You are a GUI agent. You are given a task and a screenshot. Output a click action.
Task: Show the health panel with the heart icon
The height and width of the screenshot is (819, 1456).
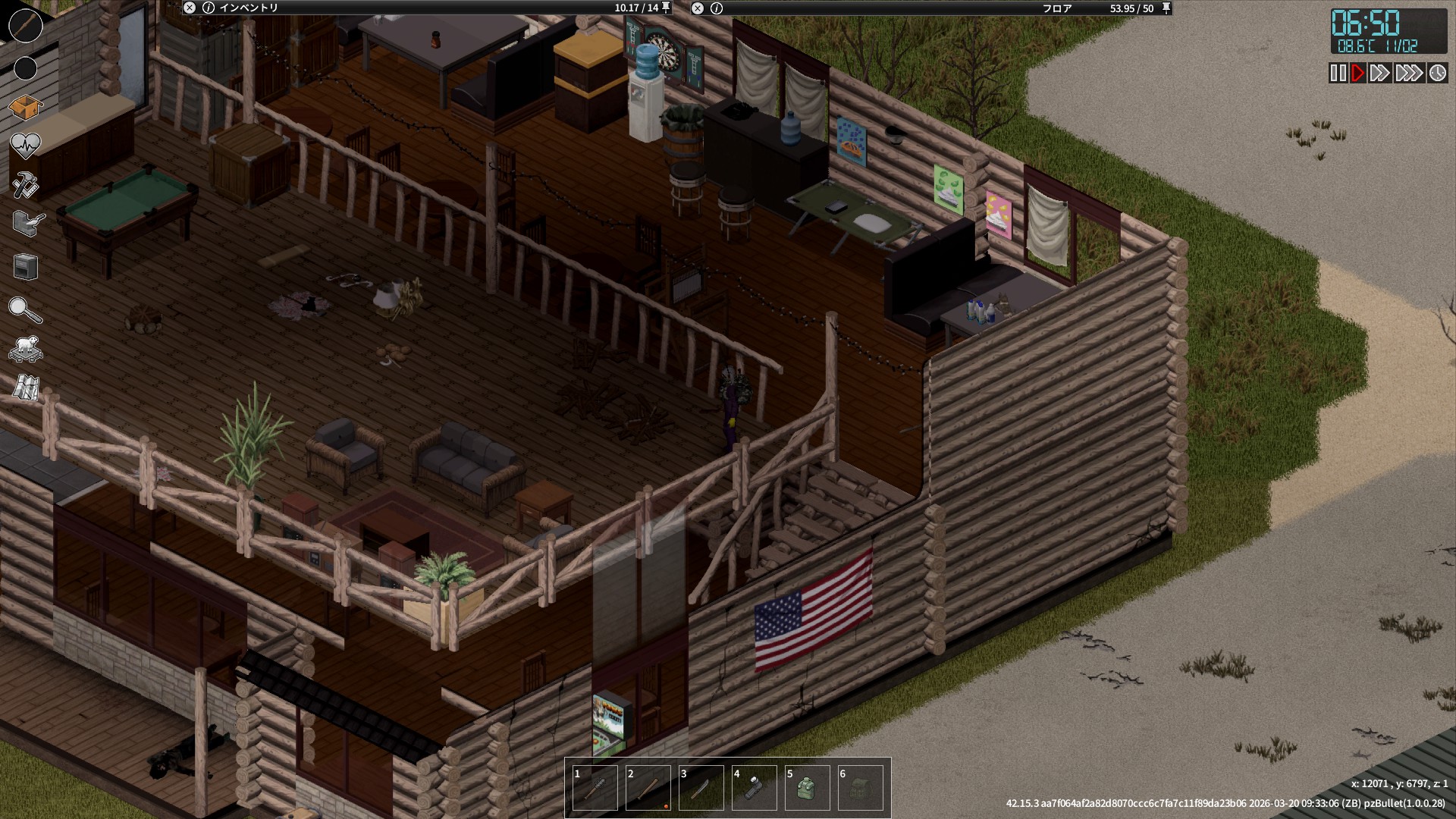tap(25, 144)
